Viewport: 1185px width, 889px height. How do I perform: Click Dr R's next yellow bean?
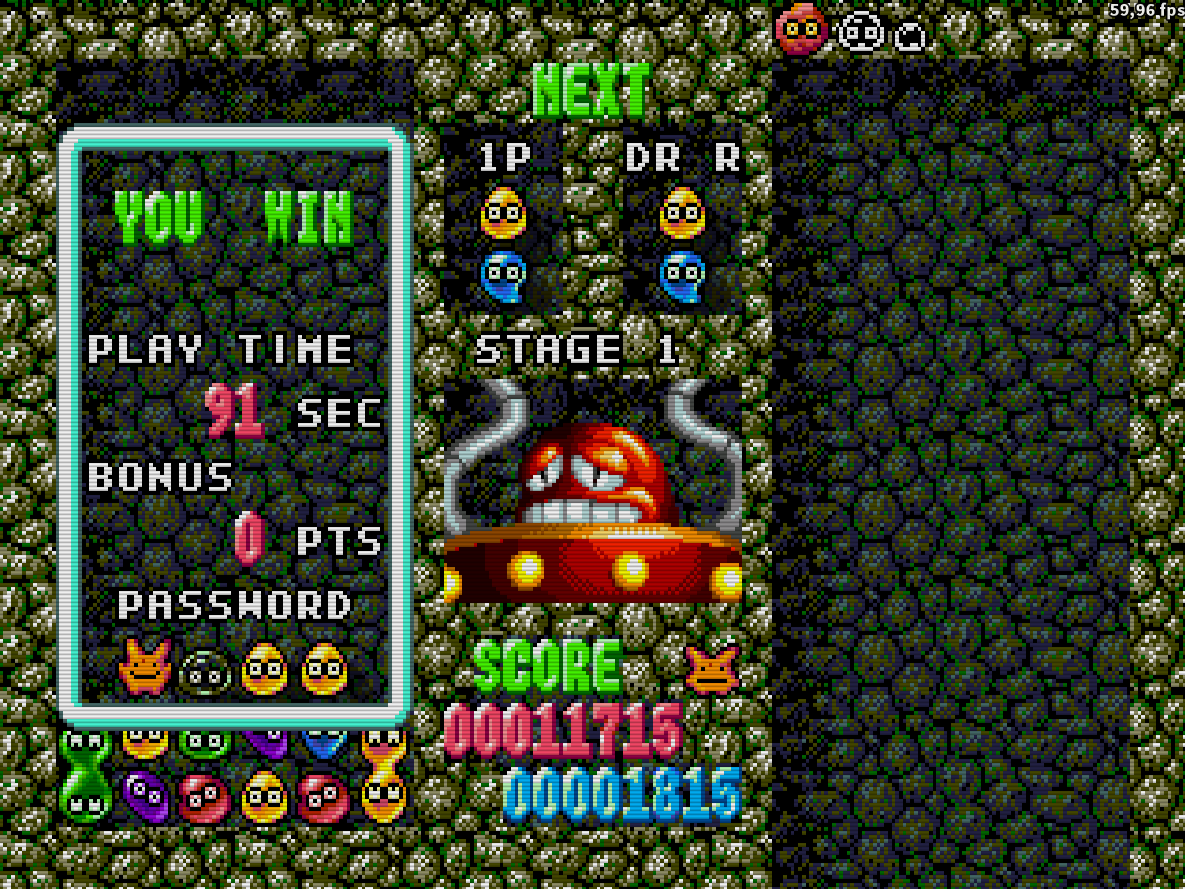pos(683,213)
